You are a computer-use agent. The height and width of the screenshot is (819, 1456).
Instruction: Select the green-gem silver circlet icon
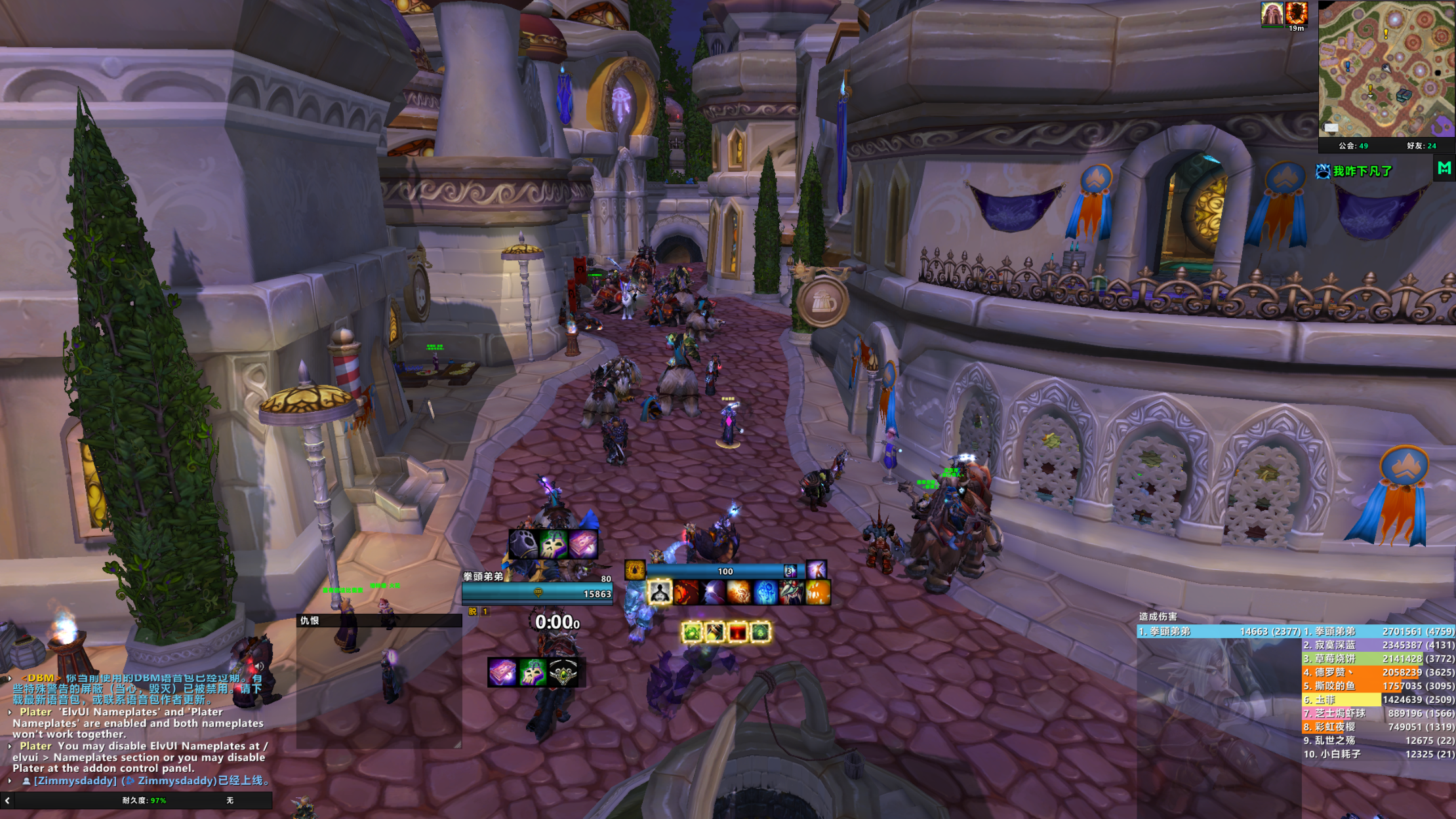563,673
